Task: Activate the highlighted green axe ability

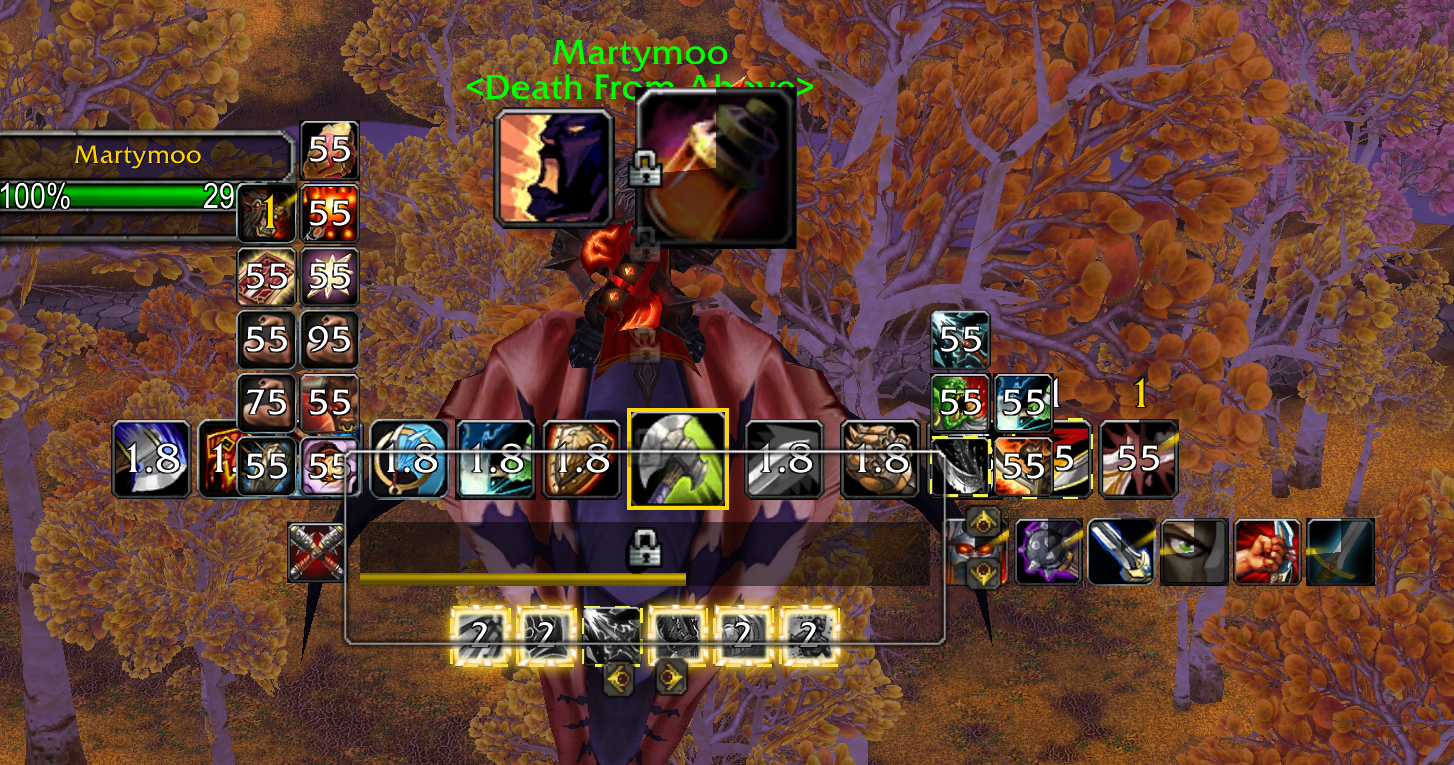Action: 678,459
